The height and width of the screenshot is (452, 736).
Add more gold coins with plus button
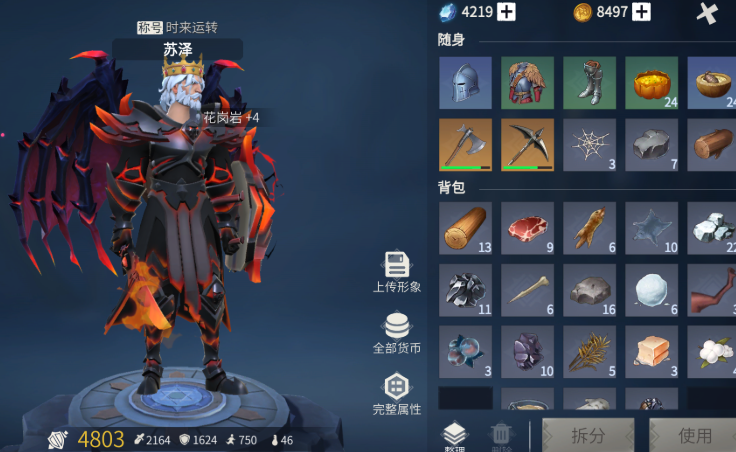[641, 12]
